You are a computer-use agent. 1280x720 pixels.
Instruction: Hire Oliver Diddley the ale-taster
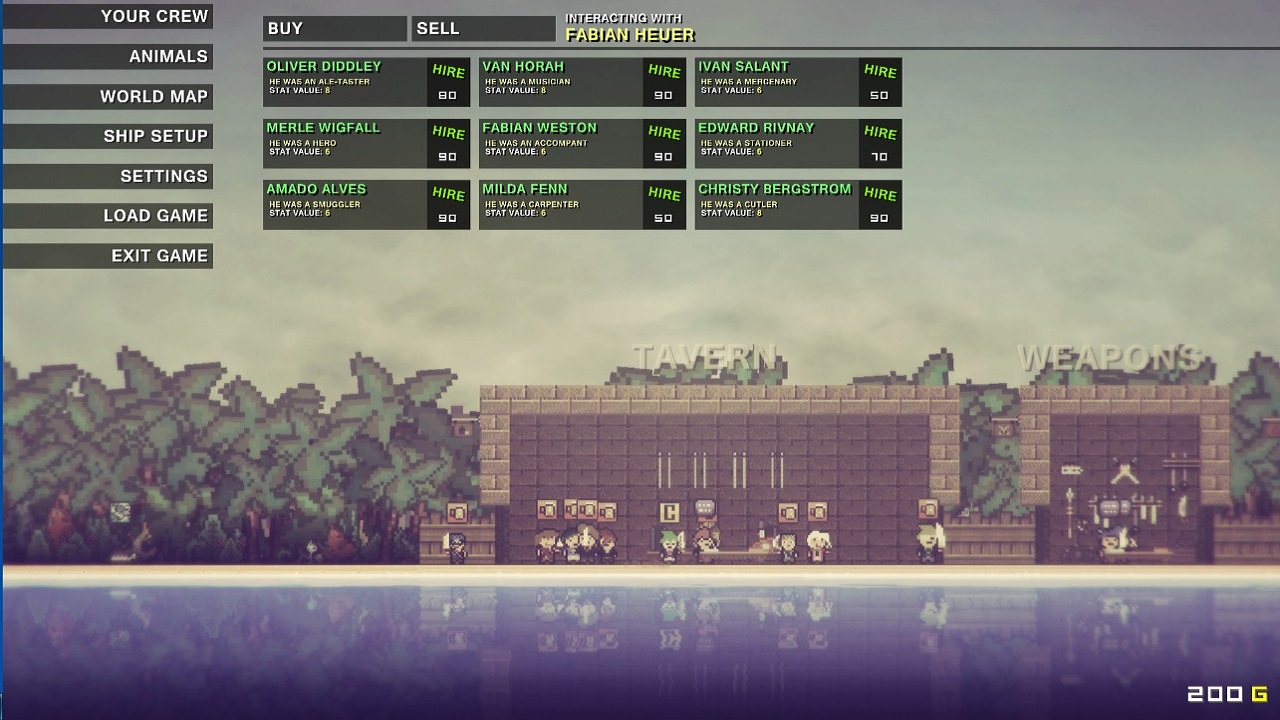(x=448, y=71)
